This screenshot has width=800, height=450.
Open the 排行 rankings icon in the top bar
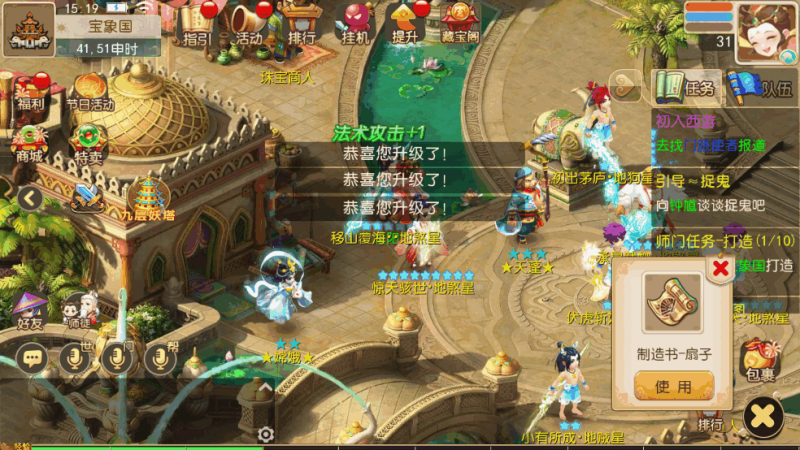click(x=300, y=23)
